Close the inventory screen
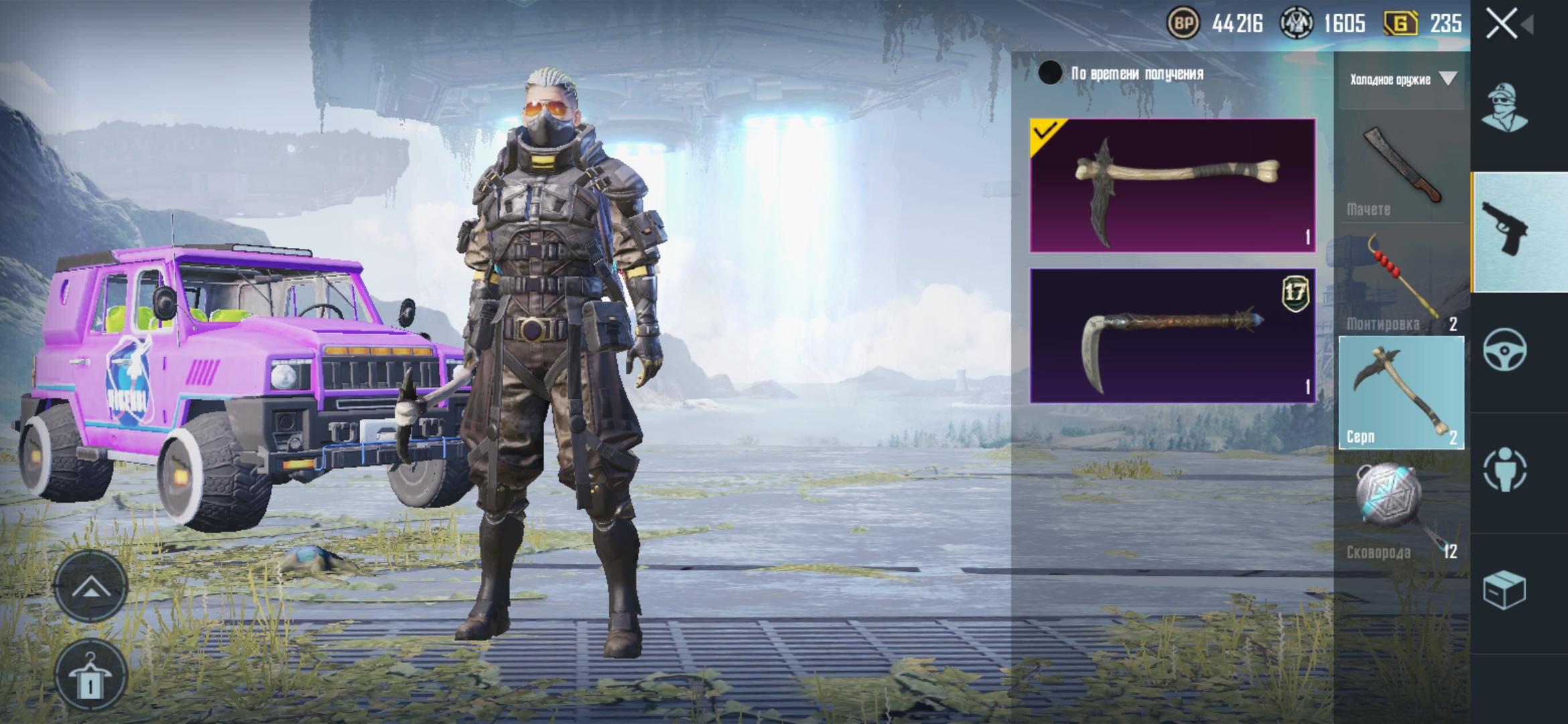1568x724 pixels. 1502,25
